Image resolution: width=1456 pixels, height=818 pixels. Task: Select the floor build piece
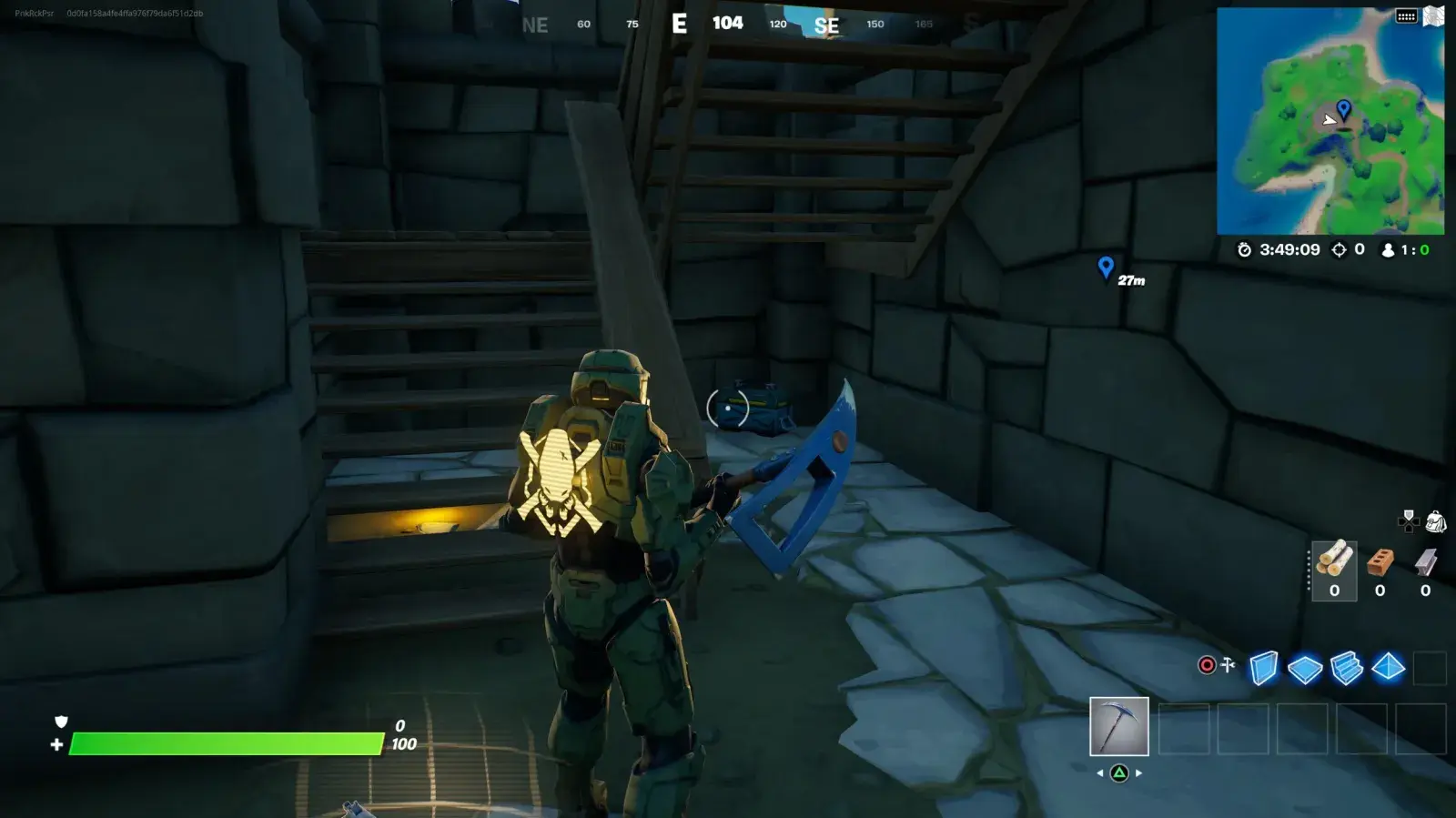pyautogui.click(x=1305, y=668)
